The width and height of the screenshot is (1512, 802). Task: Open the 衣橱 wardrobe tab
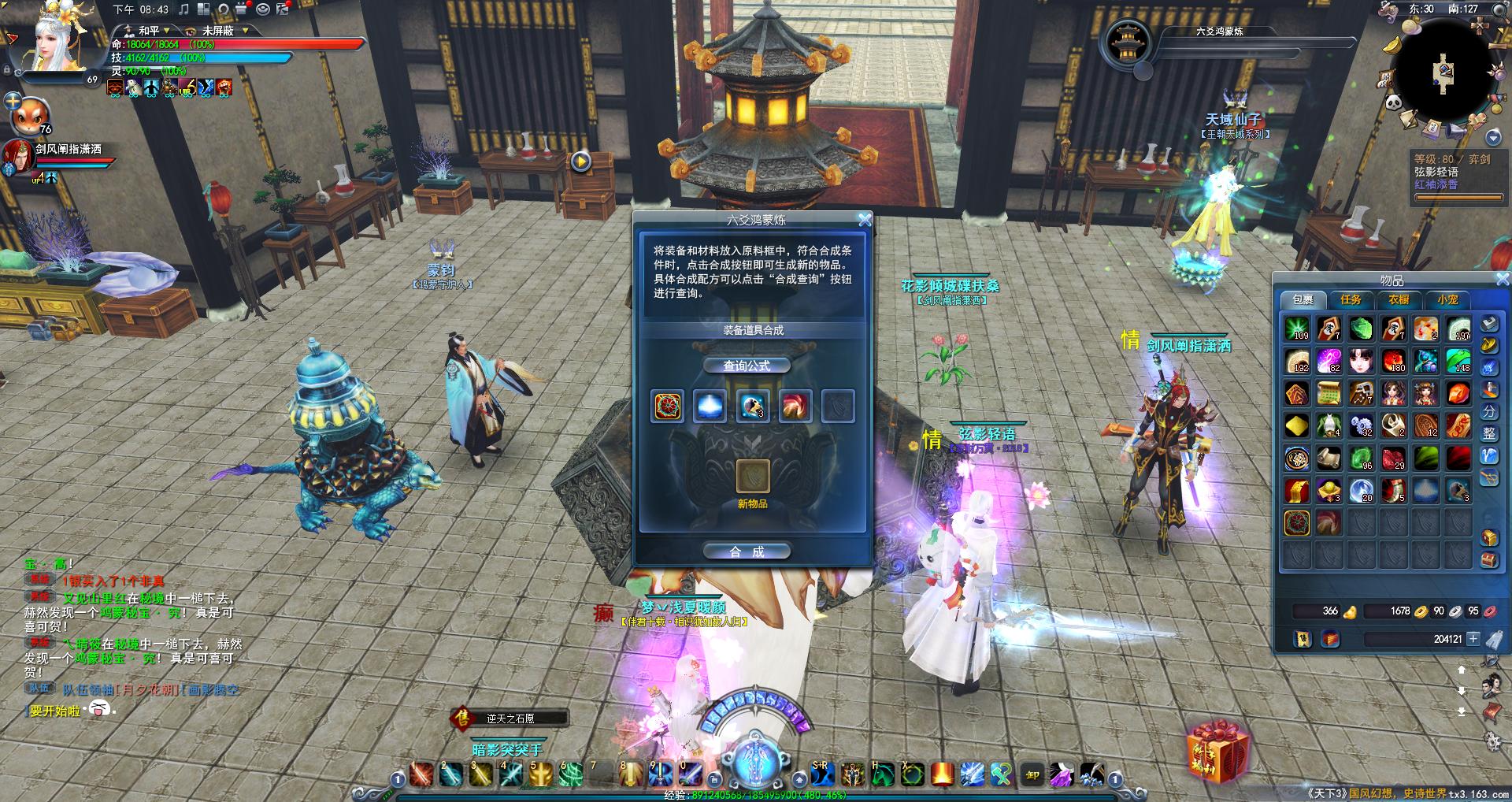[x=1399, y=299]
